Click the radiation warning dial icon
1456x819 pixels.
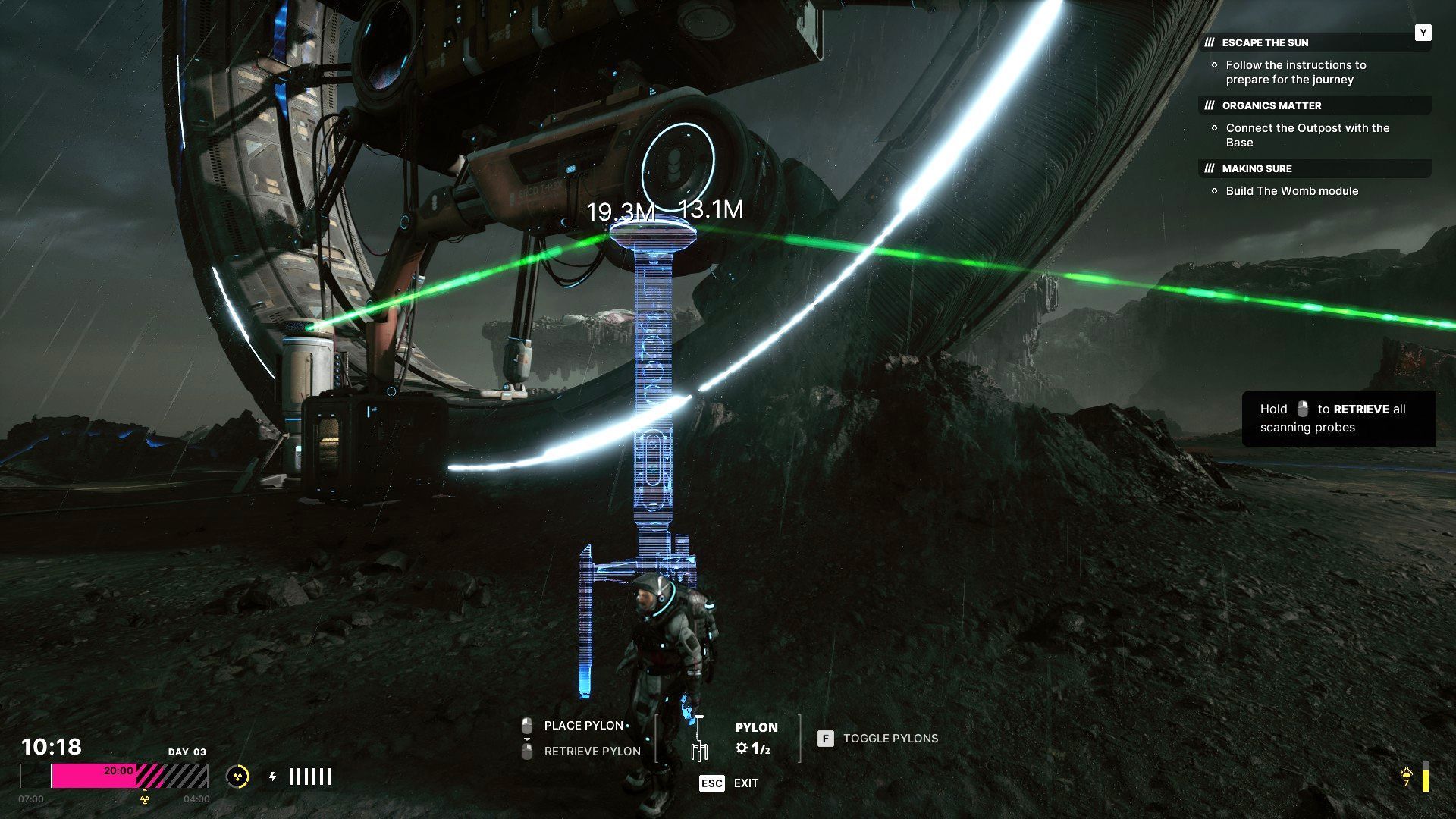tap(237, 777)
